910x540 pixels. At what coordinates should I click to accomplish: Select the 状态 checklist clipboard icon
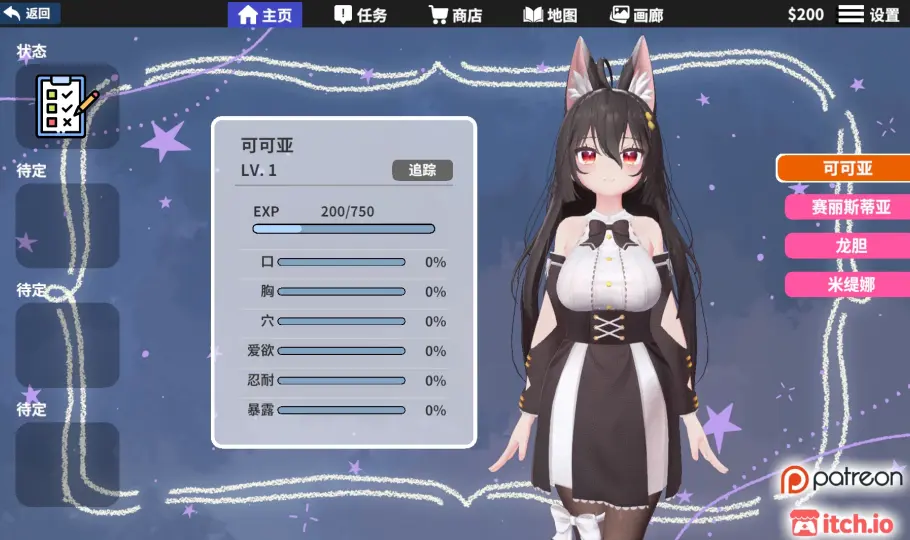[x=67, y=106]
